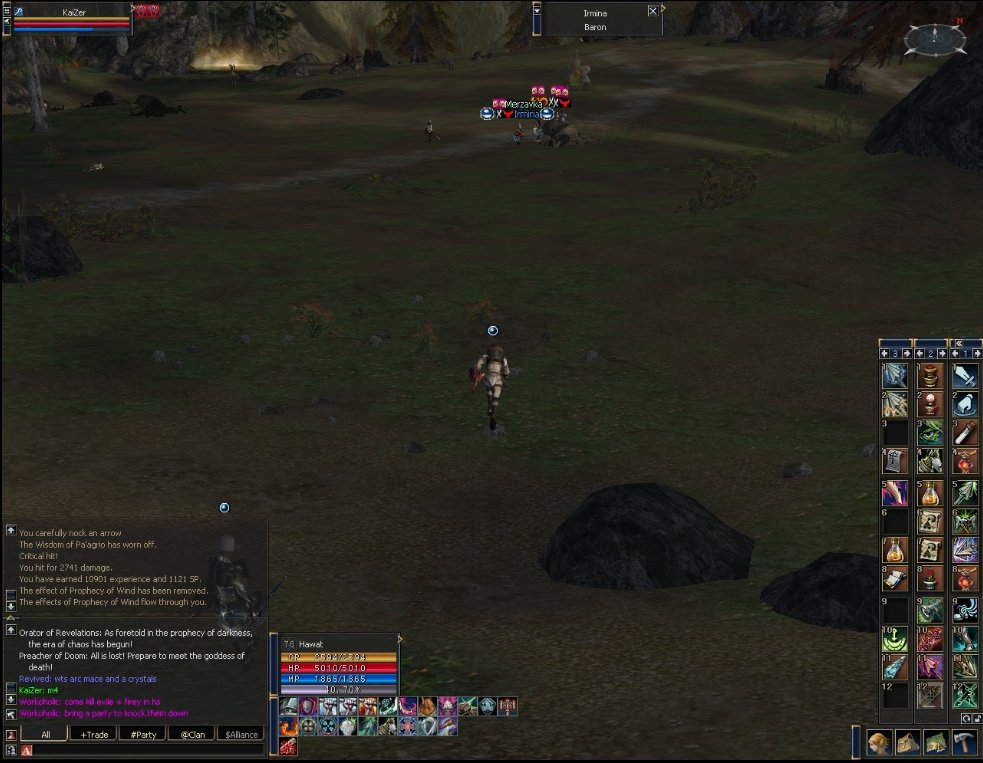
Task: Activate the blue swirl skill in slot 9
Action: click(x=965, y=609)
